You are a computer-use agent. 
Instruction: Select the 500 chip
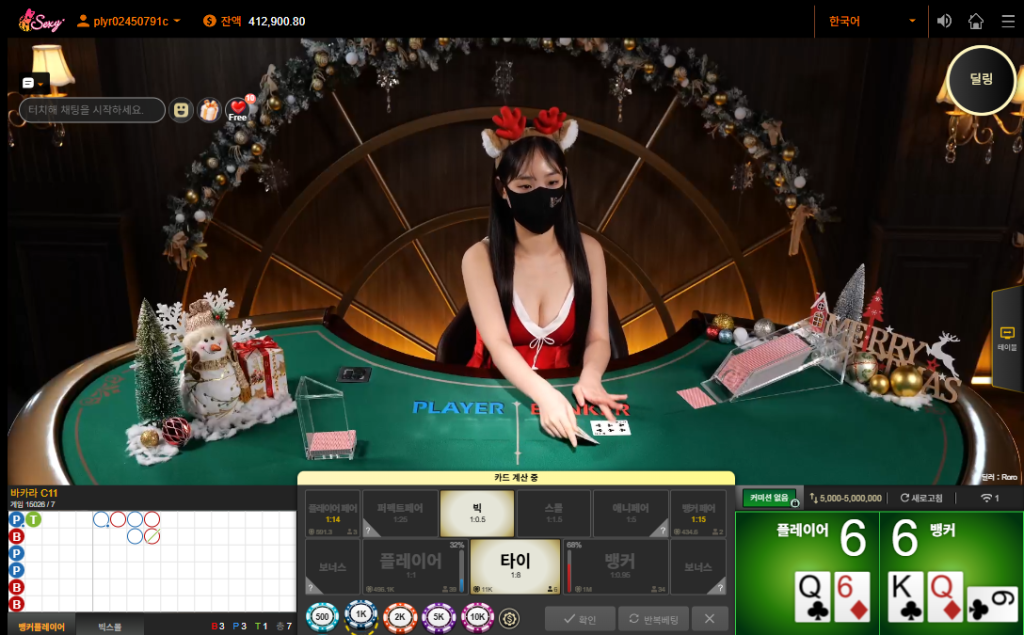[x=322, y=618]
